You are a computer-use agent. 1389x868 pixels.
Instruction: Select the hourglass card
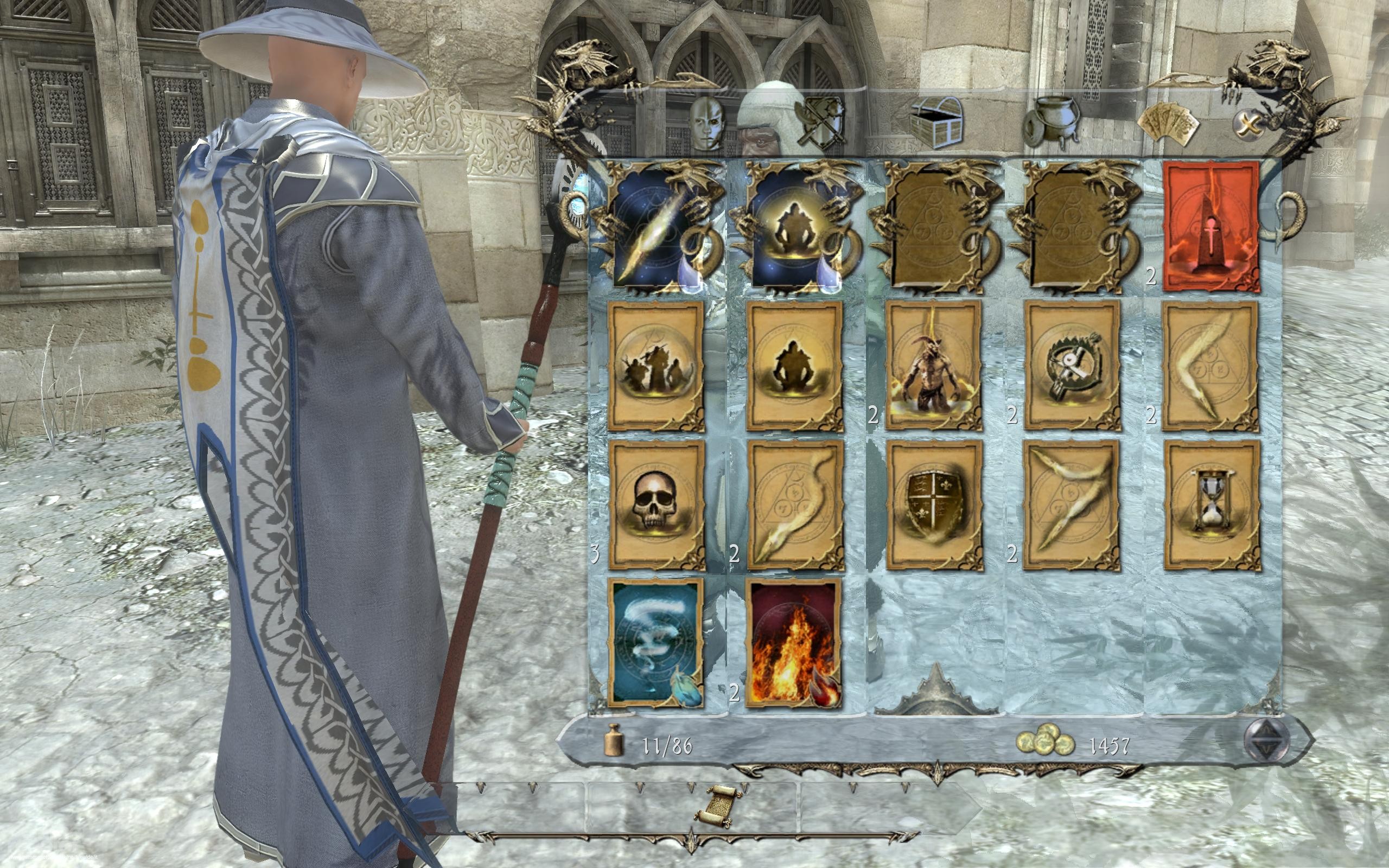coord(1211,505)
